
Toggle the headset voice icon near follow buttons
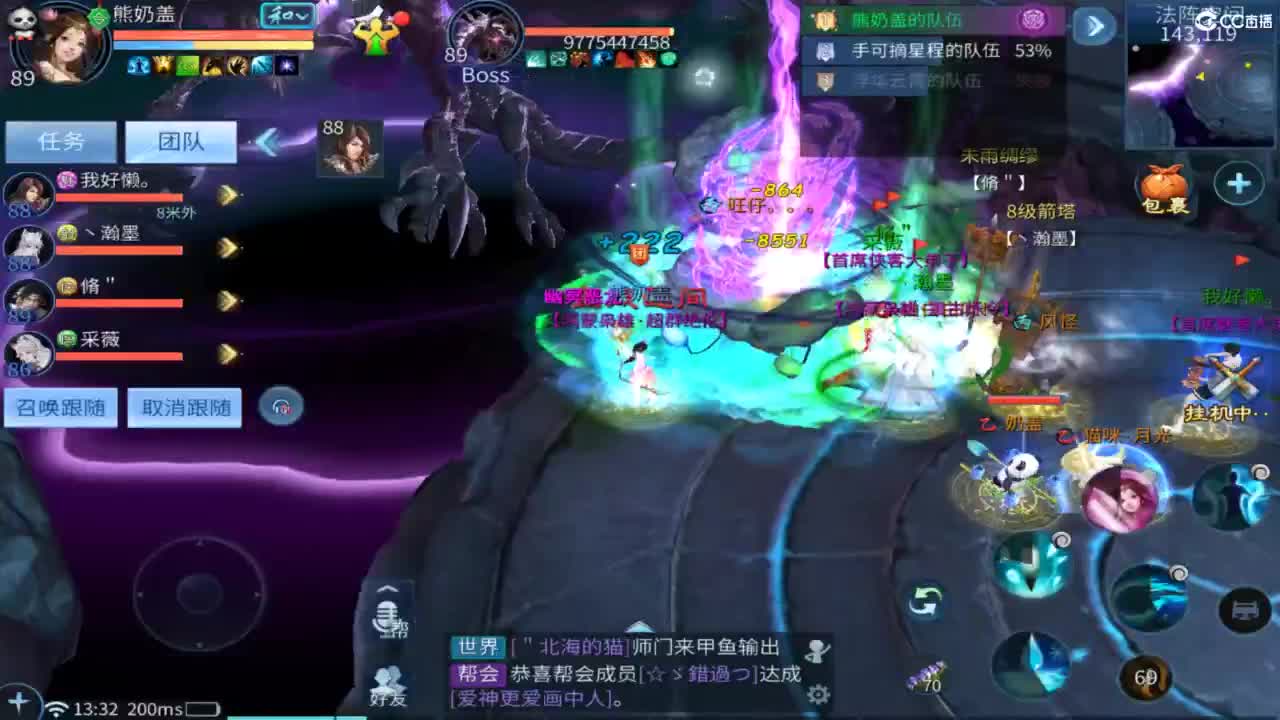281,408
